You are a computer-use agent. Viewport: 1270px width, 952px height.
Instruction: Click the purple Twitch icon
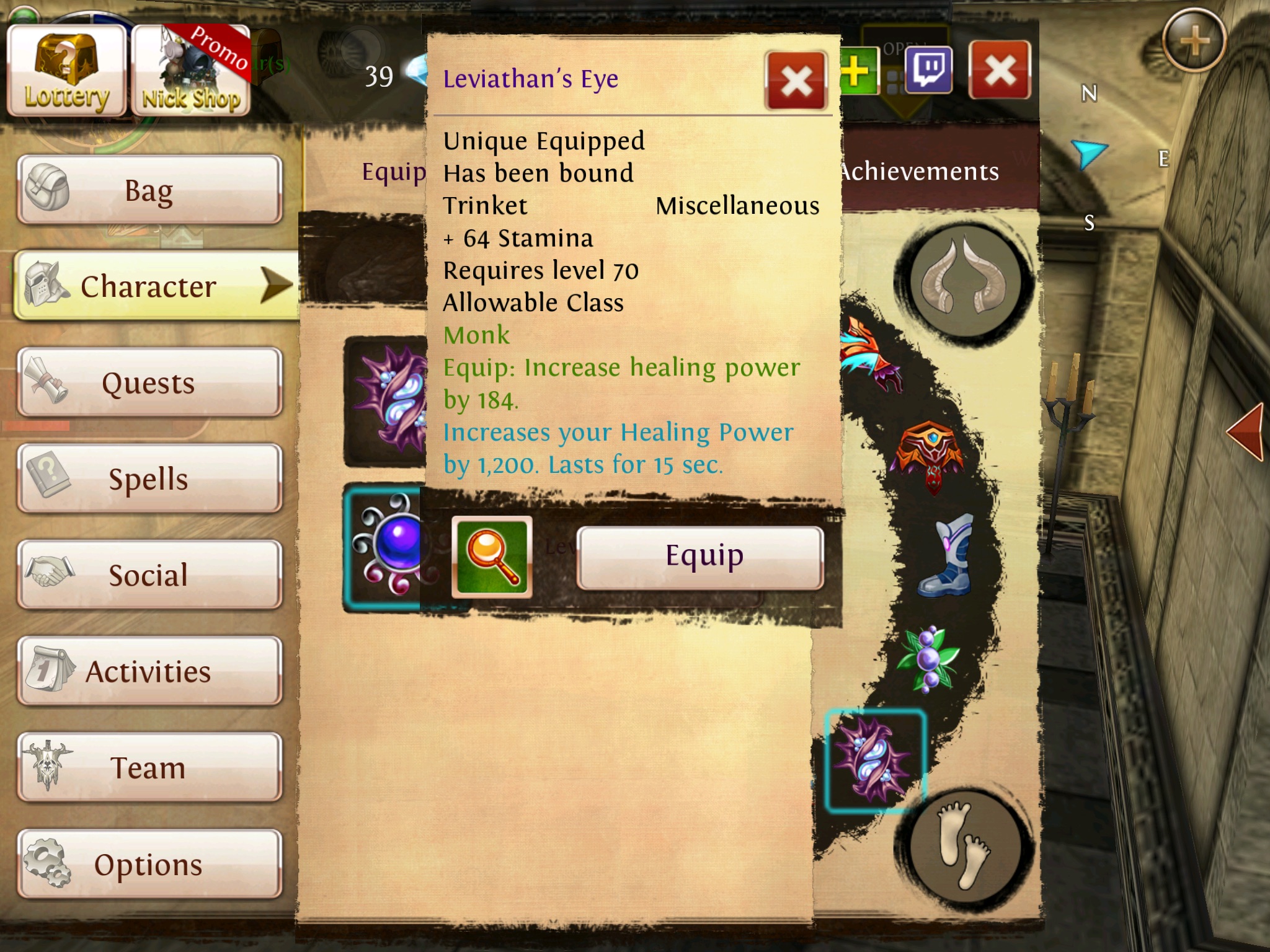point(929,70)
